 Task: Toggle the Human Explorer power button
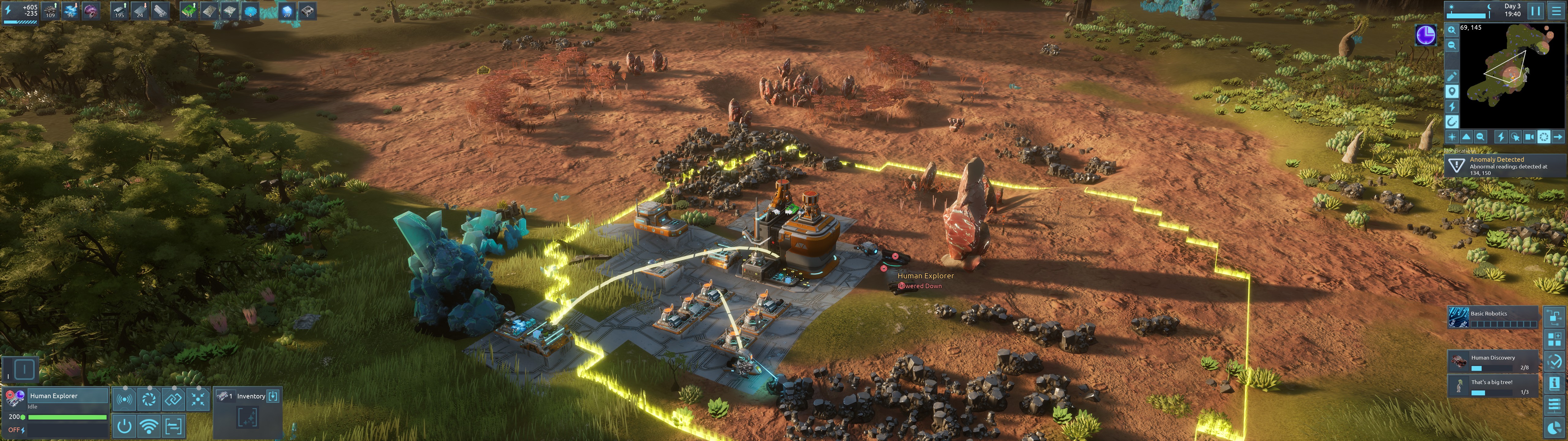pos(124,426)
